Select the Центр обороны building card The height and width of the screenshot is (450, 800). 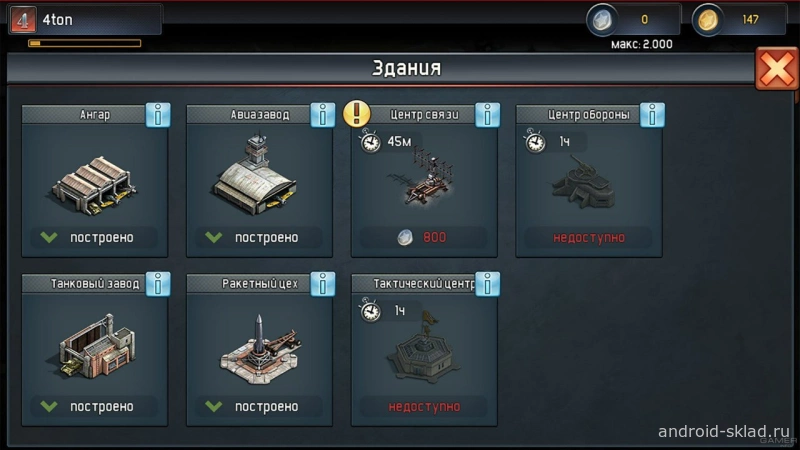click(x=589, y=180)
